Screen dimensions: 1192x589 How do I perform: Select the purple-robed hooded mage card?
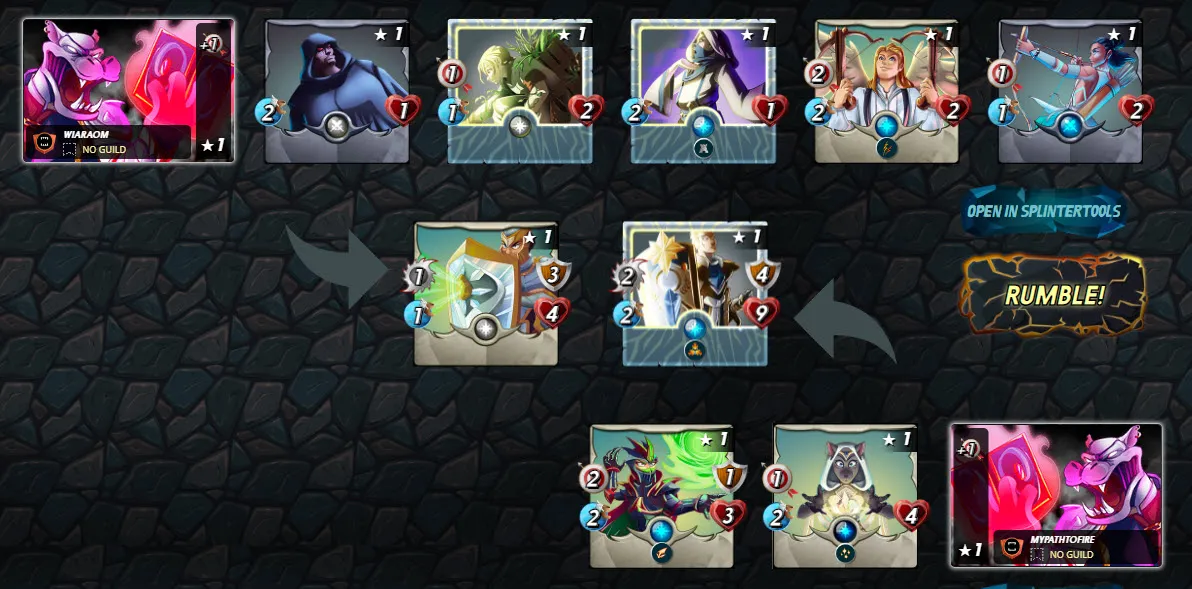pos(703,91)
